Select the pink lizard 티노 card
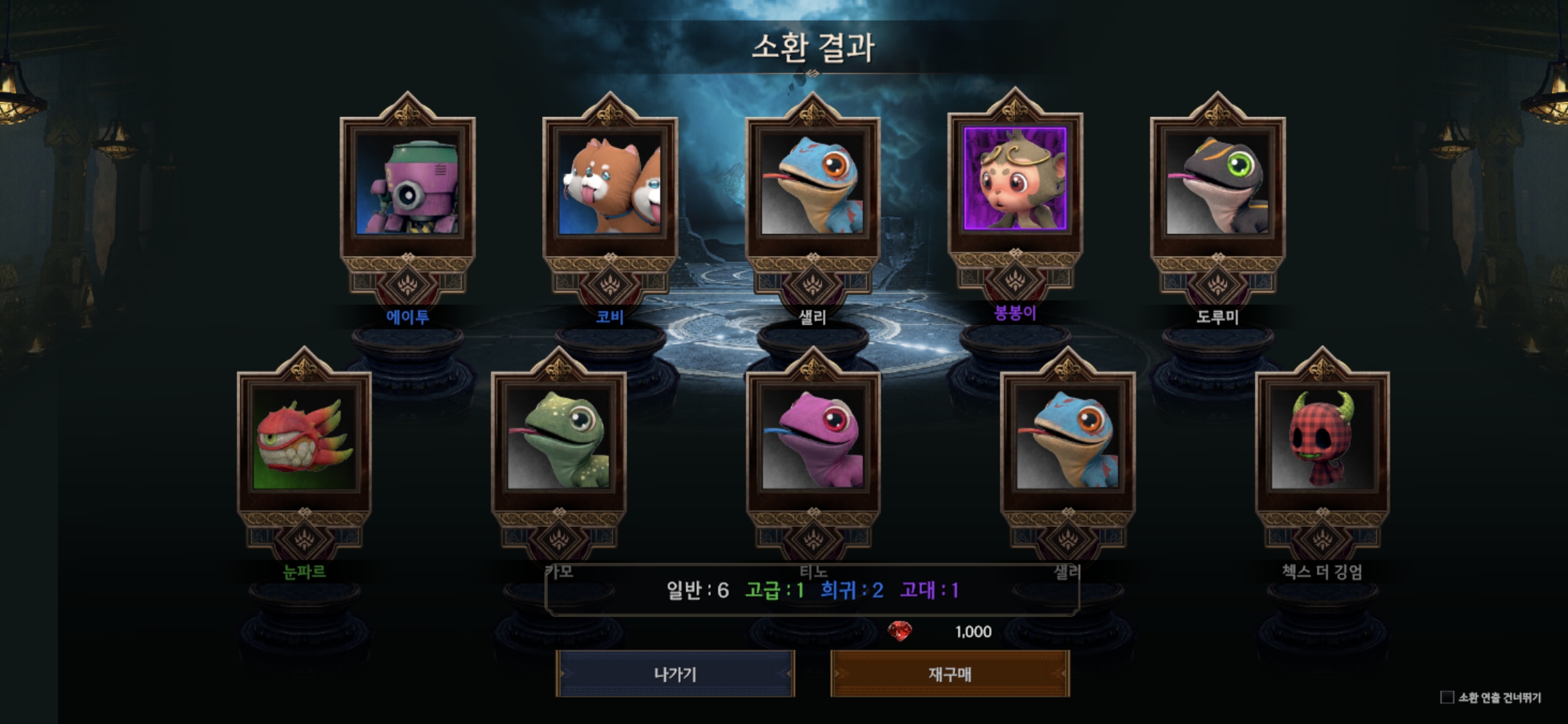 (x=813, y=439)
